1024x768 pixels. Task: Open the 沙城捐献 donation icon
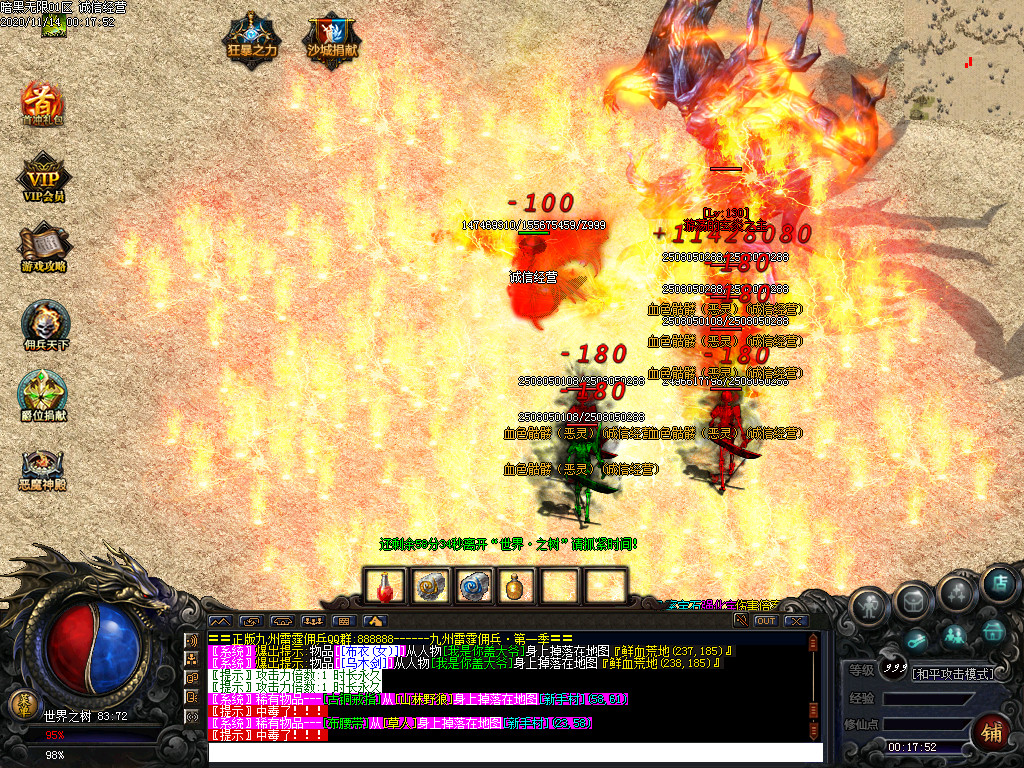(331, 39)
